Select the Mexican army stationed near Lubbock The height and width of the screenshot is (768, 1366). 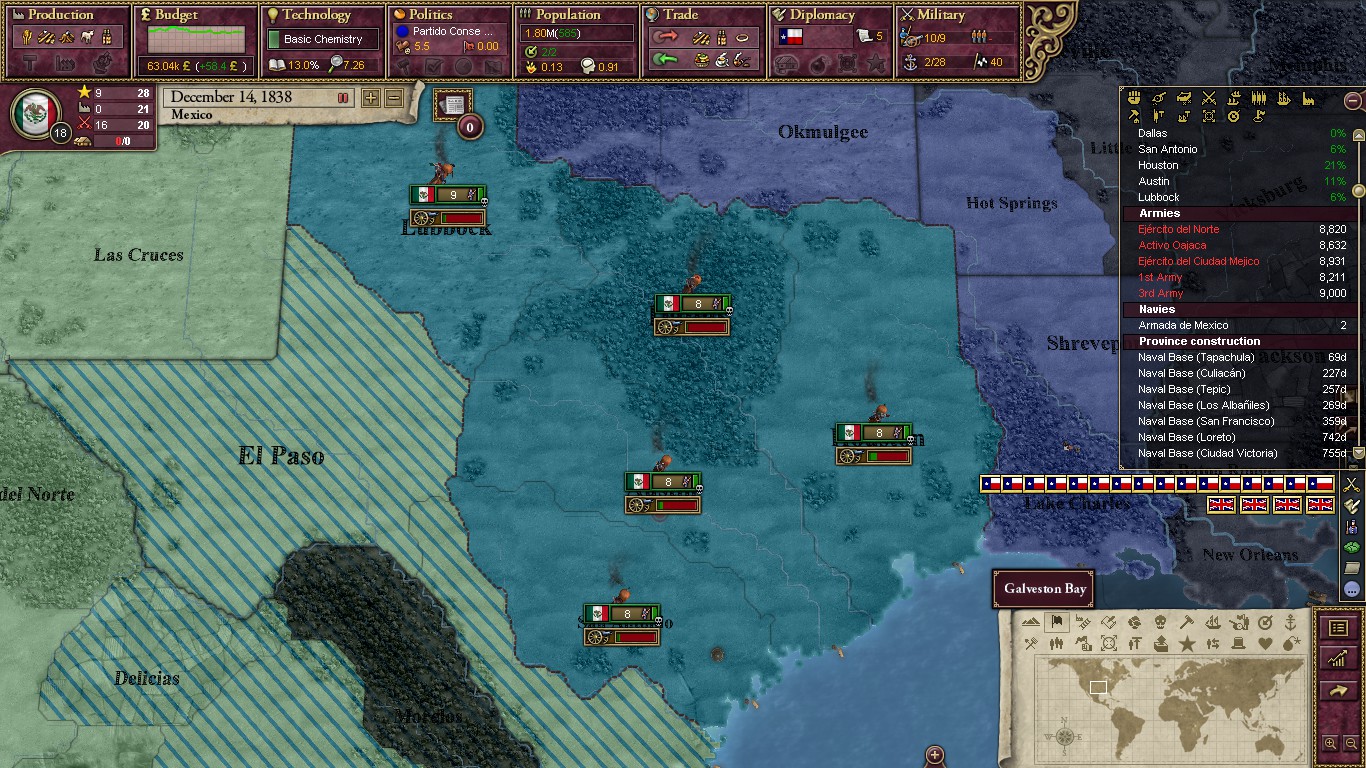(448, 194)
